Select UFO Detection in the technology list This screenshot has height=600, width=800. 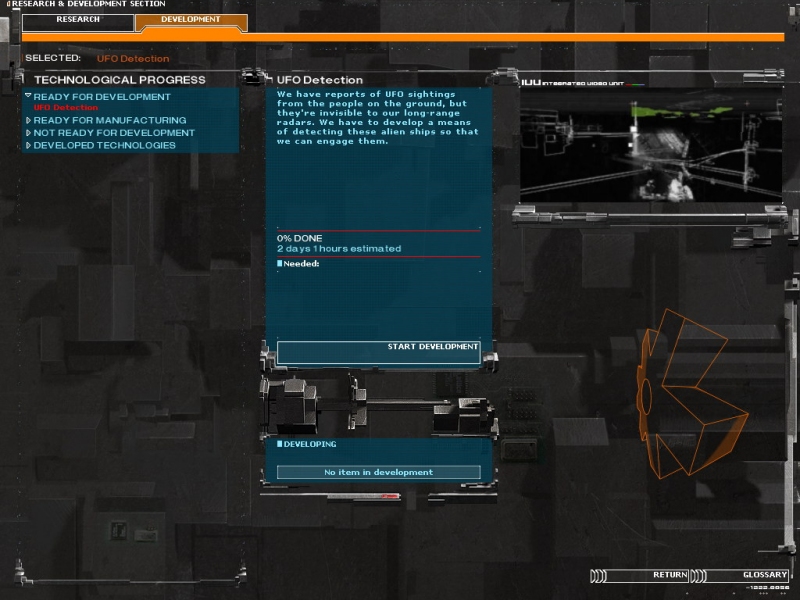coord(66,108)
